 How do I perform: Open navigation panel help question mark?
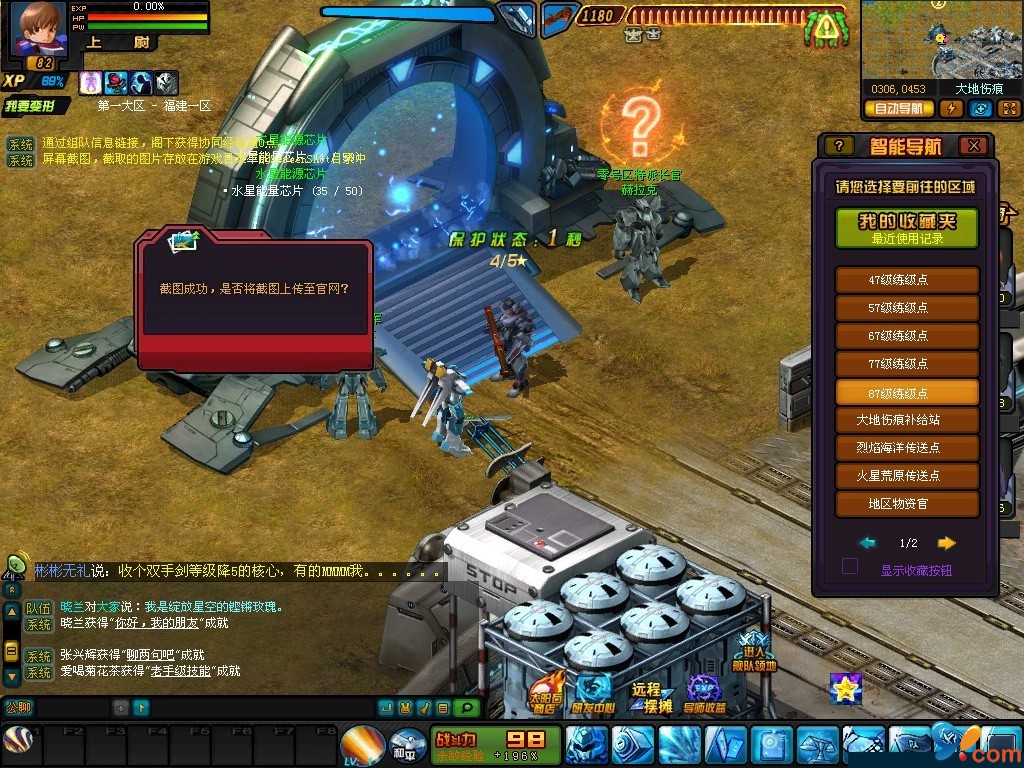pyautogui.click(x=838, y=146)
